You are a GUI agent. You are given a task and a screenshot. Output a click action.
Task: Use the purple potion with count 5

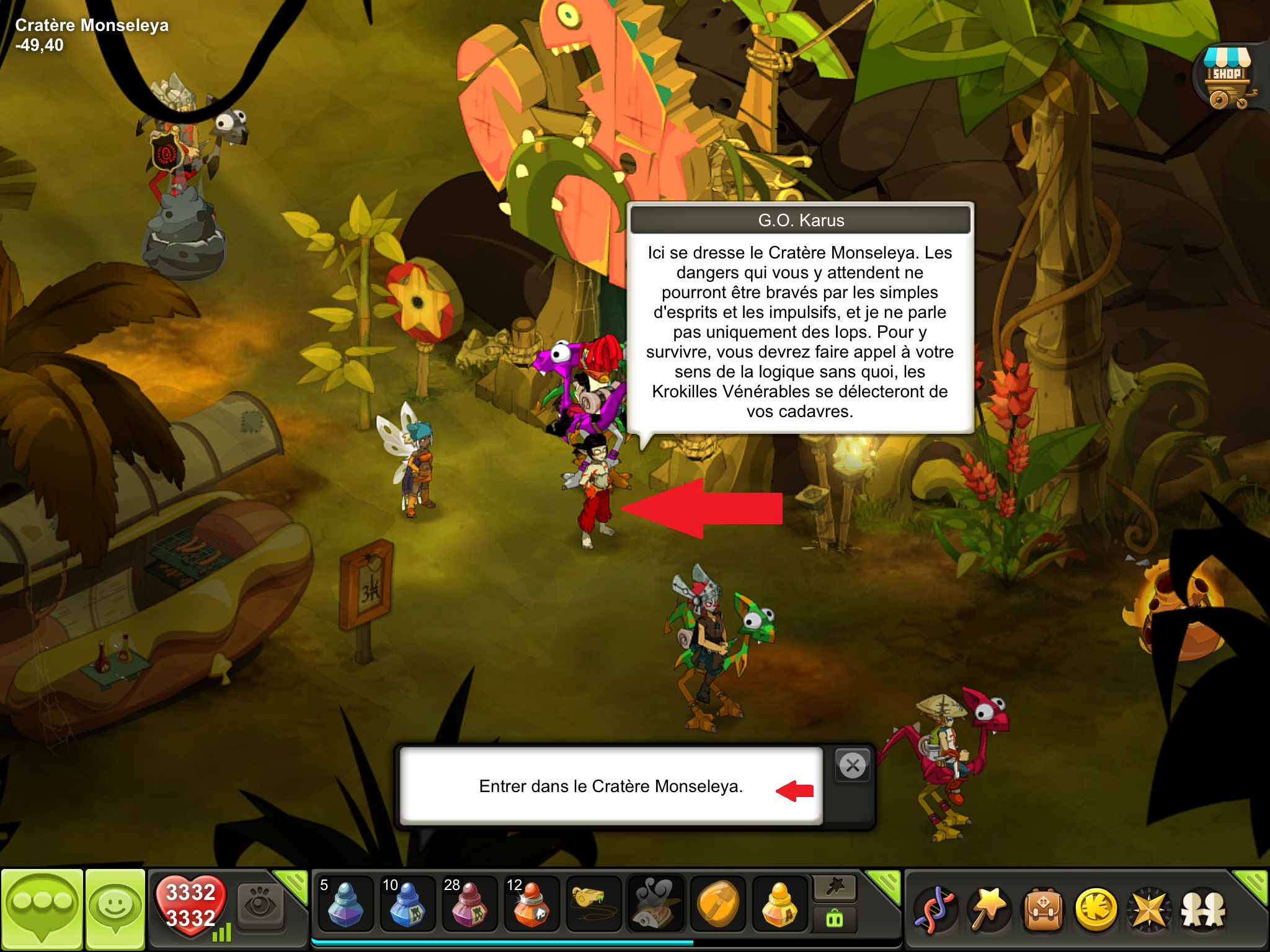coord(345,904)
